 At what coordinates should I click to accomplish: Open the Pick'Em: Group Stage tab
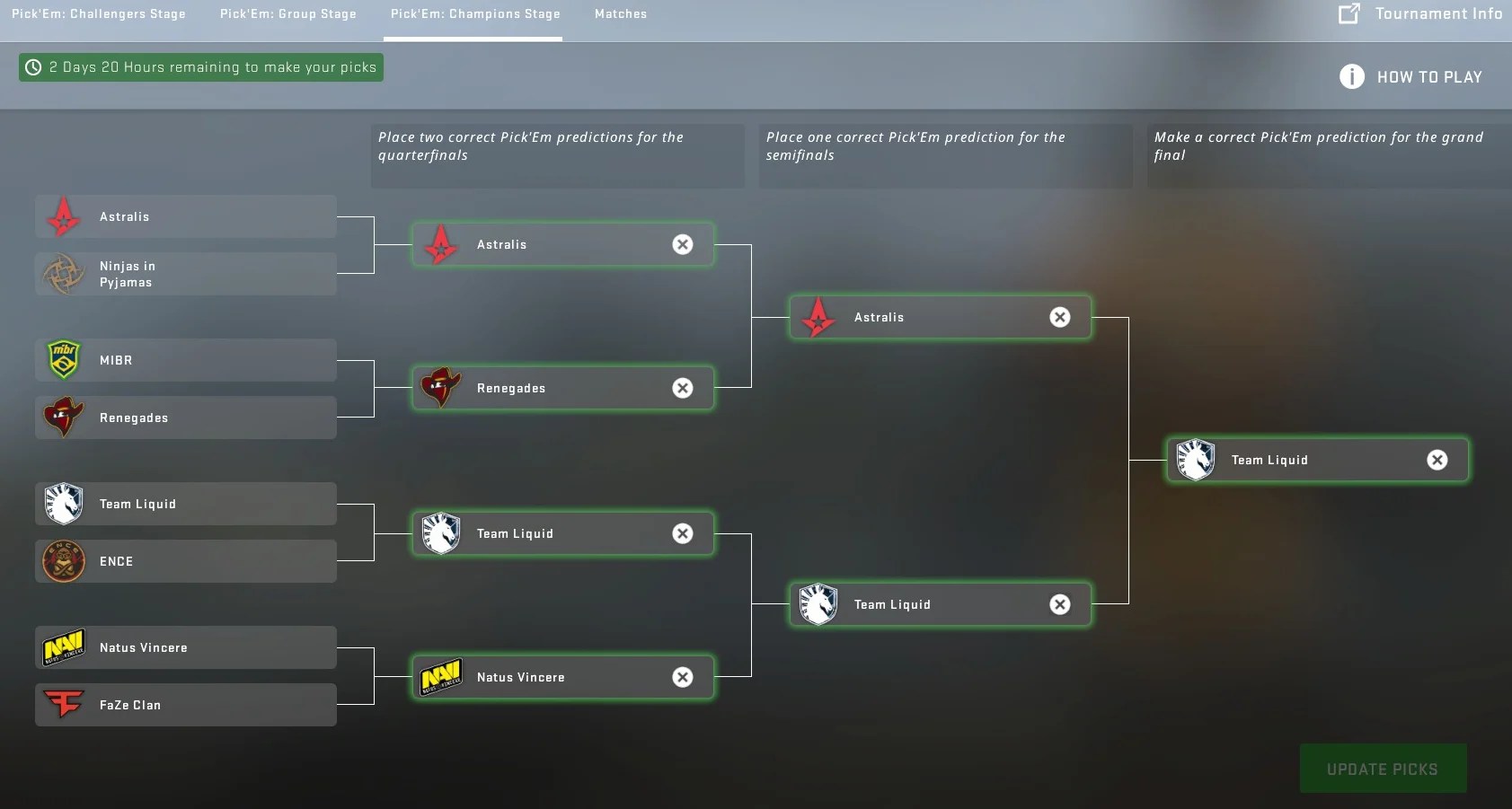point(289,13)
